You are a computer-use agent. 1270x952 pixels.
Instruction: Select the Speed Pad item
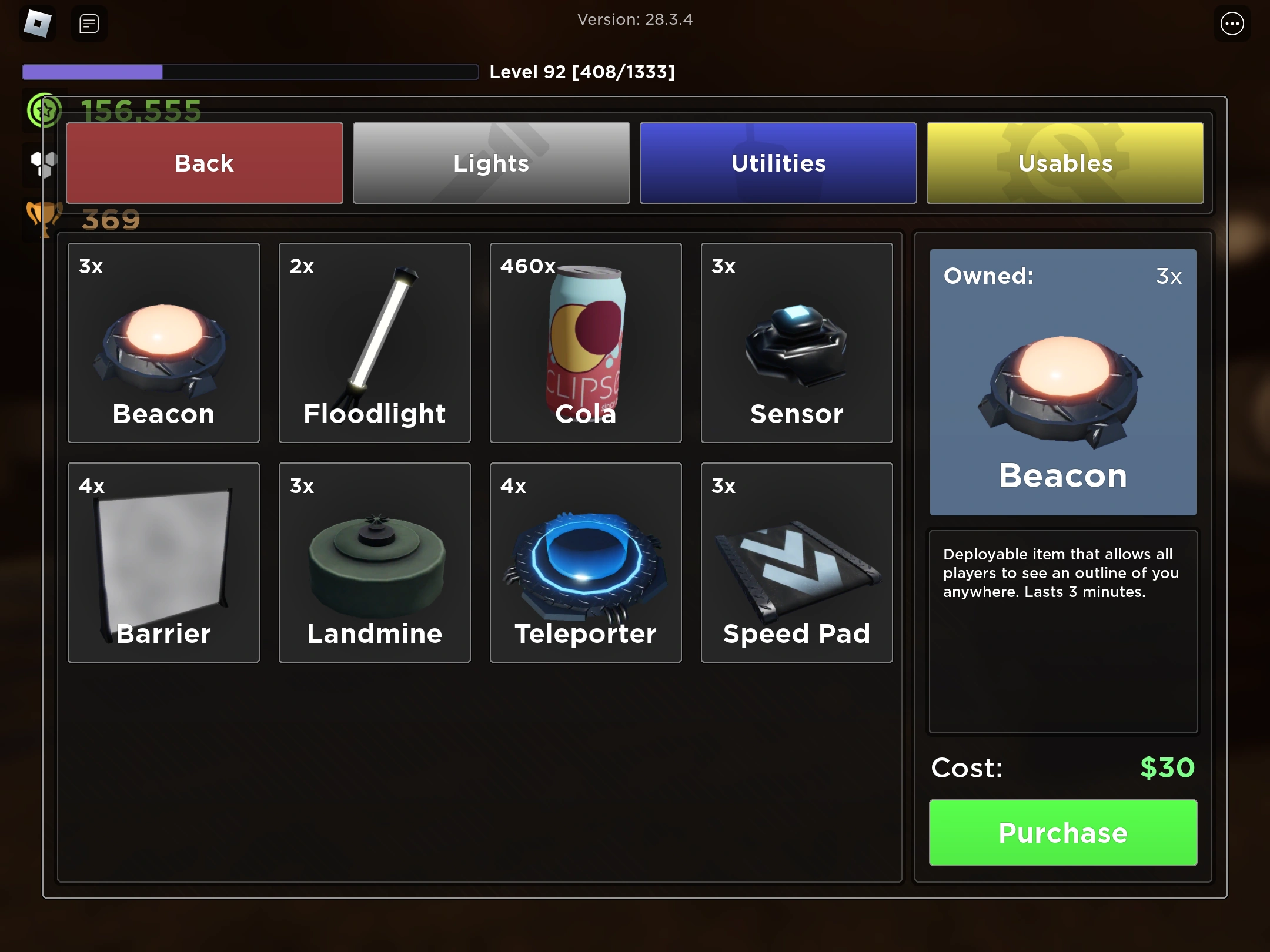click(797, 563)
